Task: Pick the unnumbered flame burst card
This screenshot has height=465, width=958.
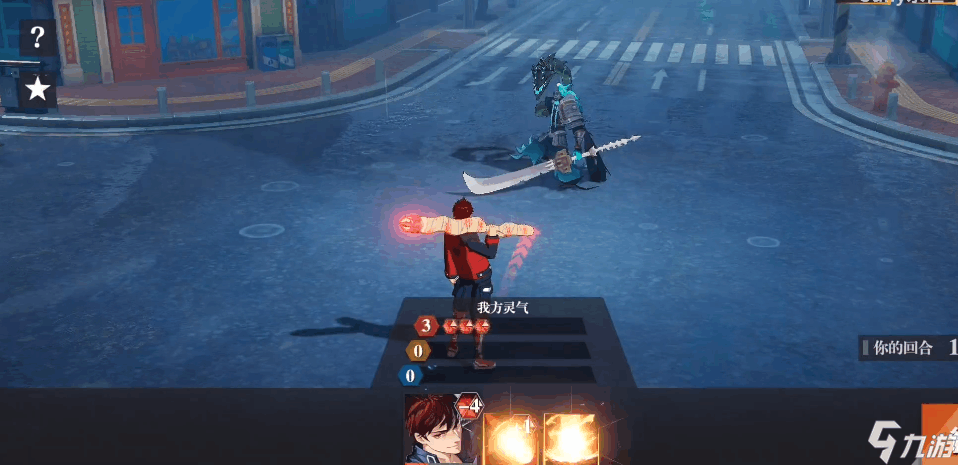Action: [x=571, y=438]
